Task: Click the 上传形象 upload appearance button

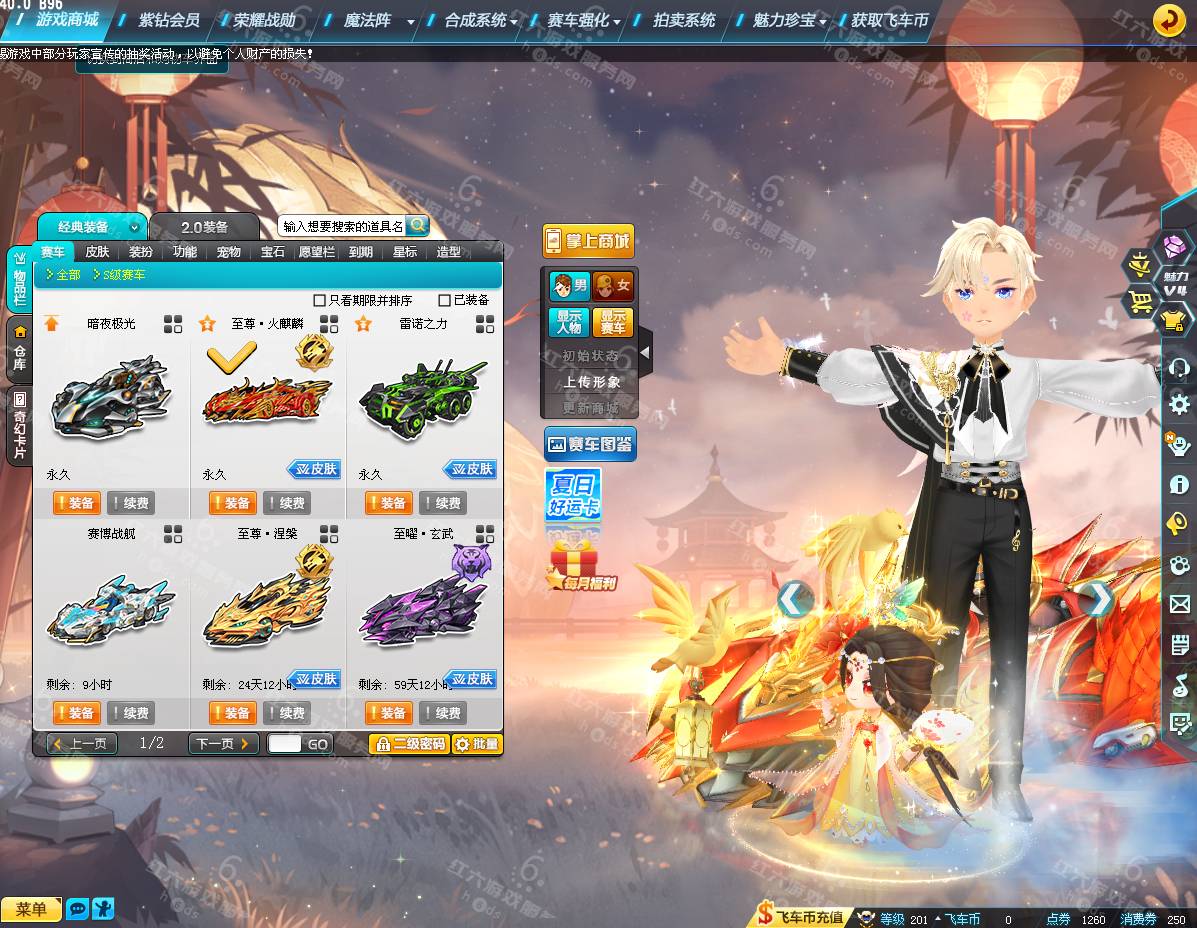Action: 591,382
